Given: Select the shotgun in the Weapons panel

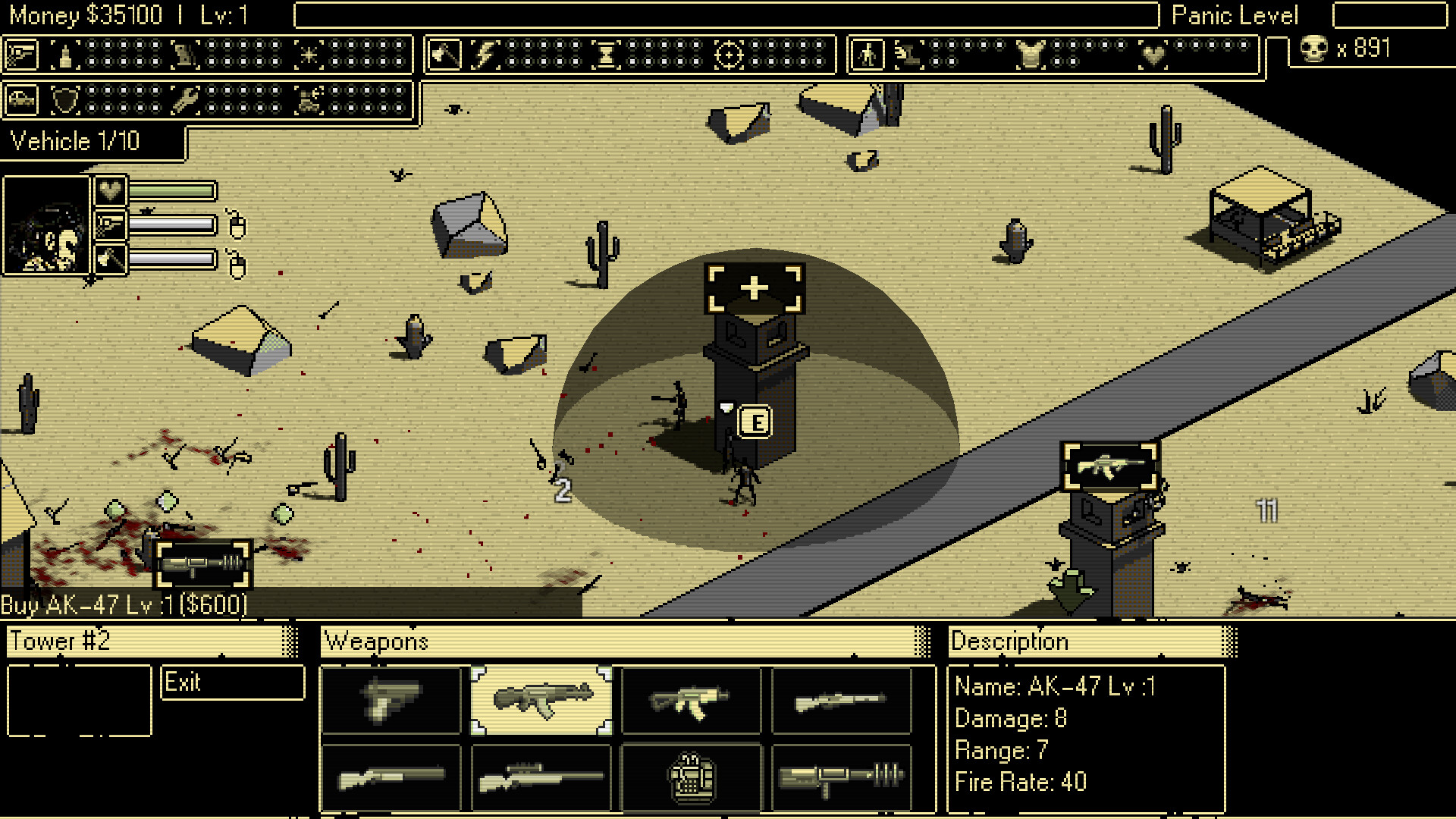Looking at the screenshot, I should (x=391, y=777).
